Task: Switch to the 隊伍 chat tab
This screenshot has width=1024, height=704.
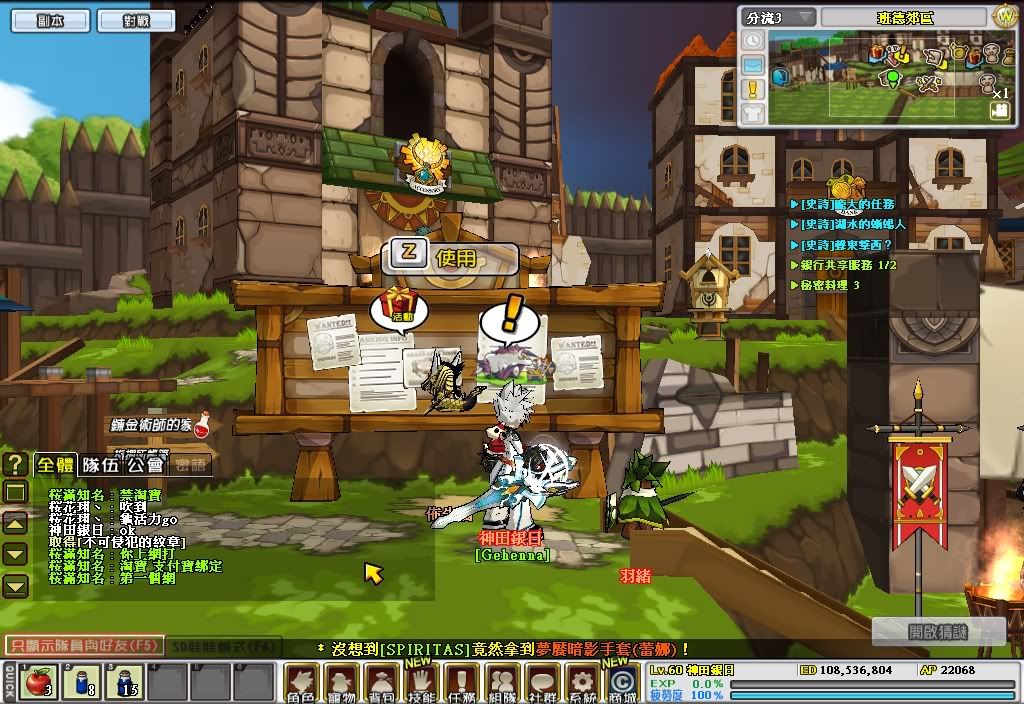Action: click(x=100, y=464)
